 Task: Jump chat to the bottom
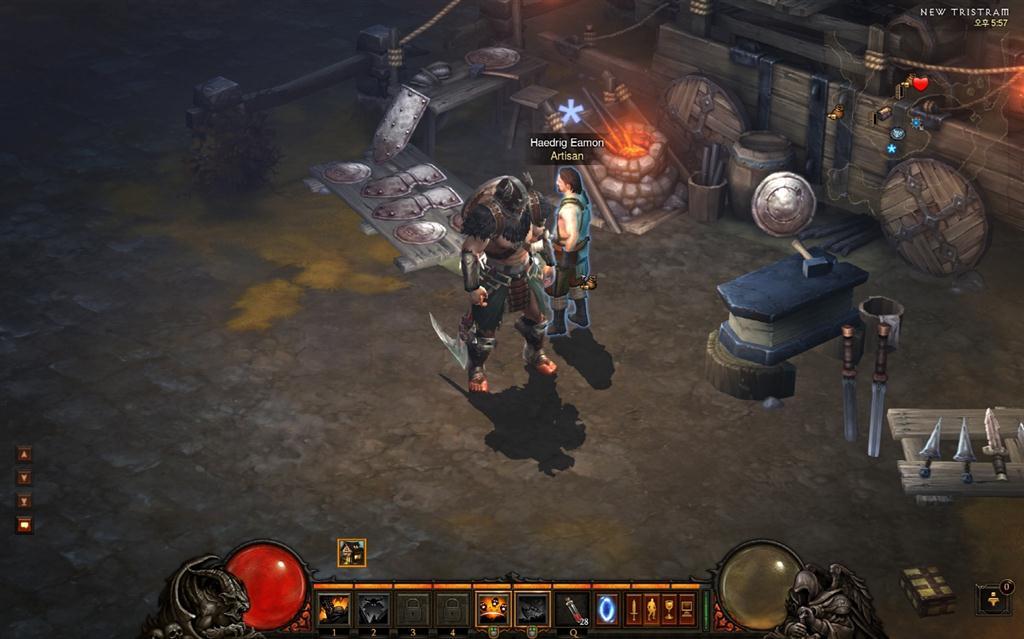[x=25, y=501]
